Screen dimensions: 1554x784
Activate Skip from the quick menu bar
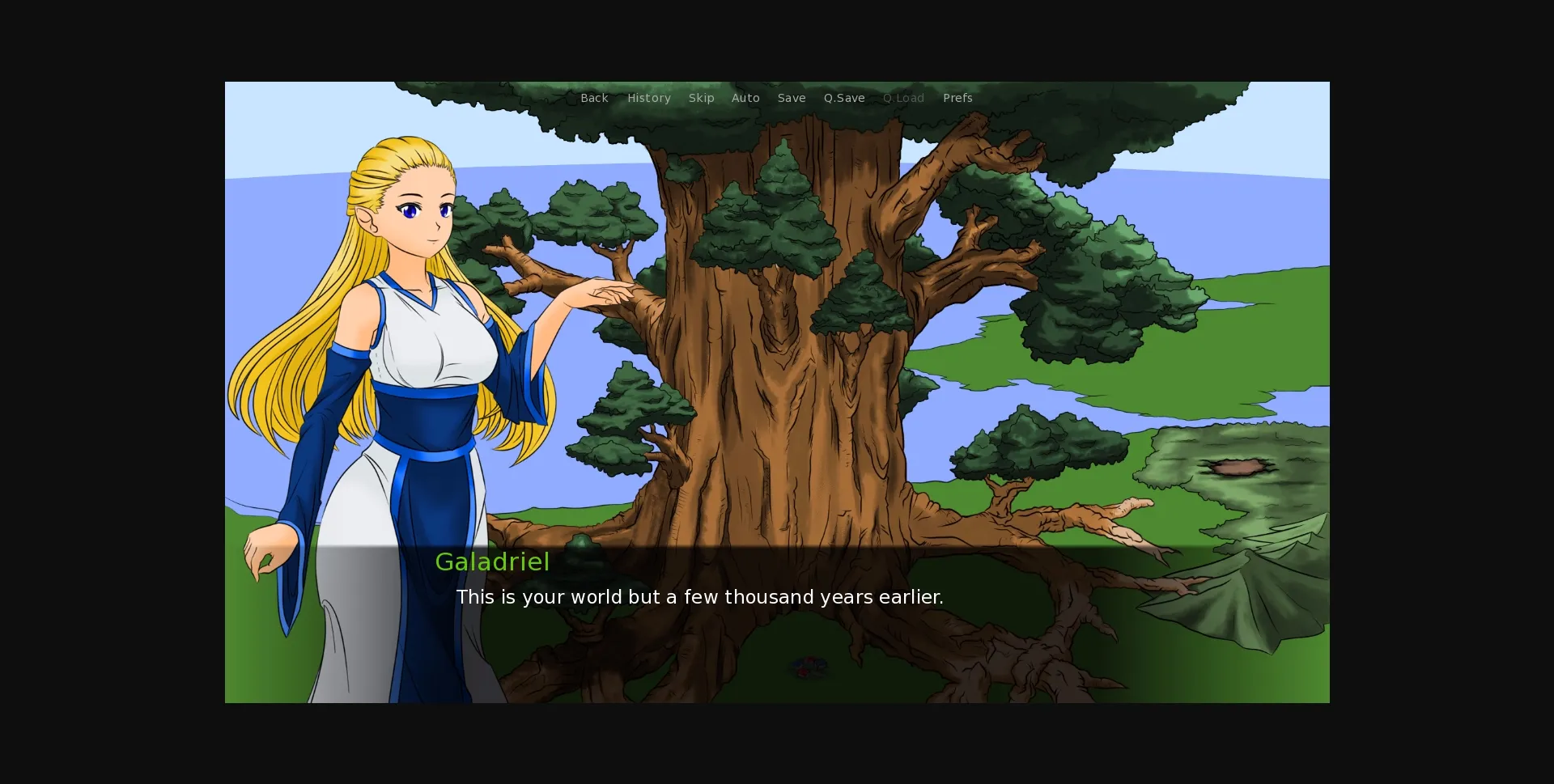701,98
